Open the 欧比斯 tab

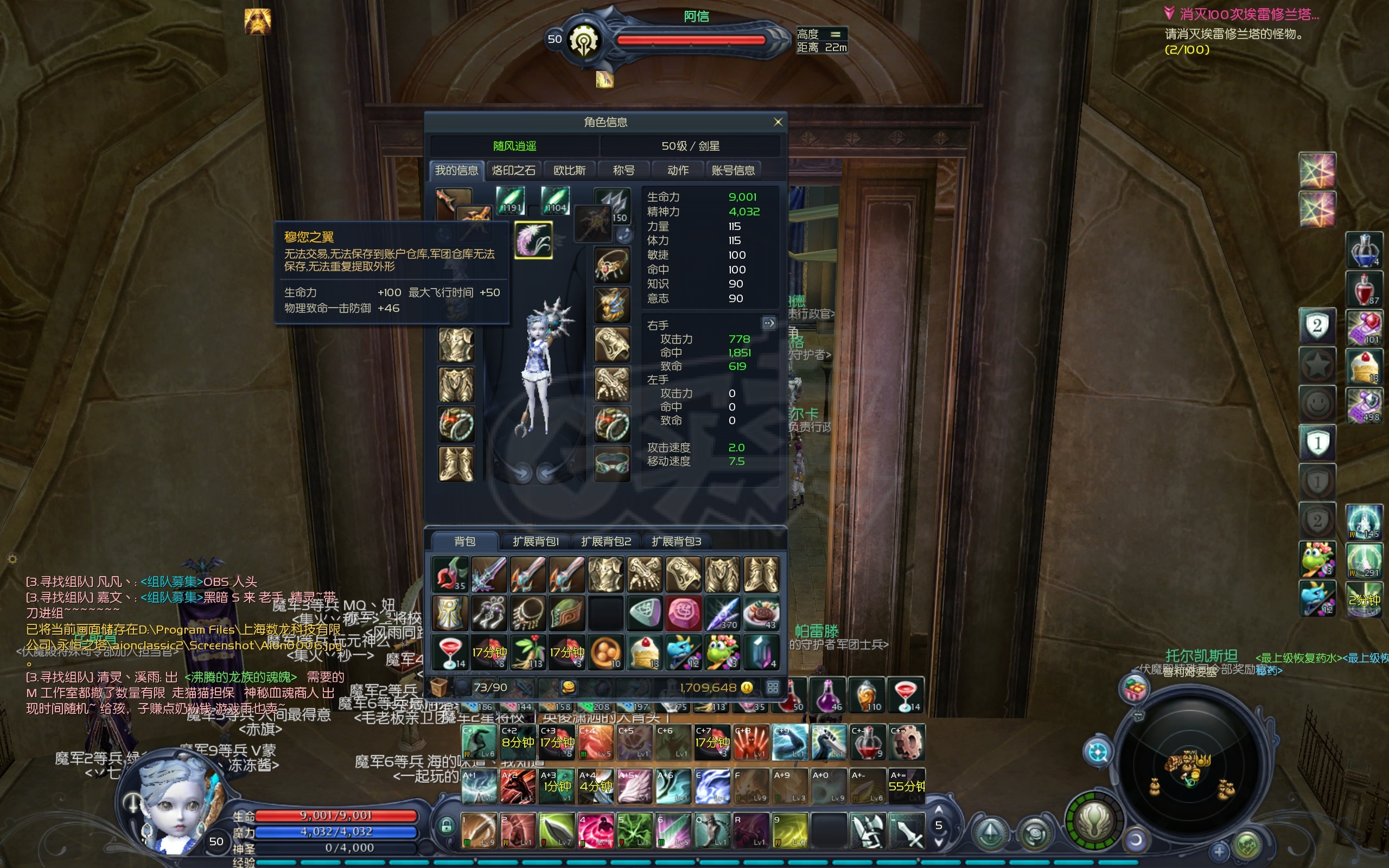569,170
